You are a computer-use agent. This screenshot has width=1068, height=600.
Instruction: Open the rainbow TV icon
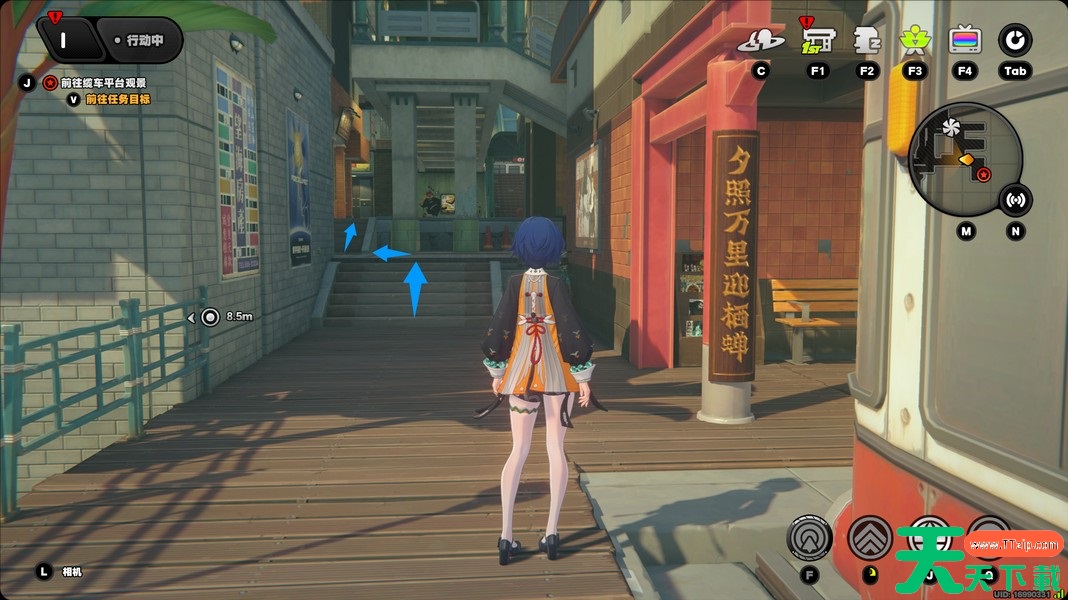pos(965,40)
